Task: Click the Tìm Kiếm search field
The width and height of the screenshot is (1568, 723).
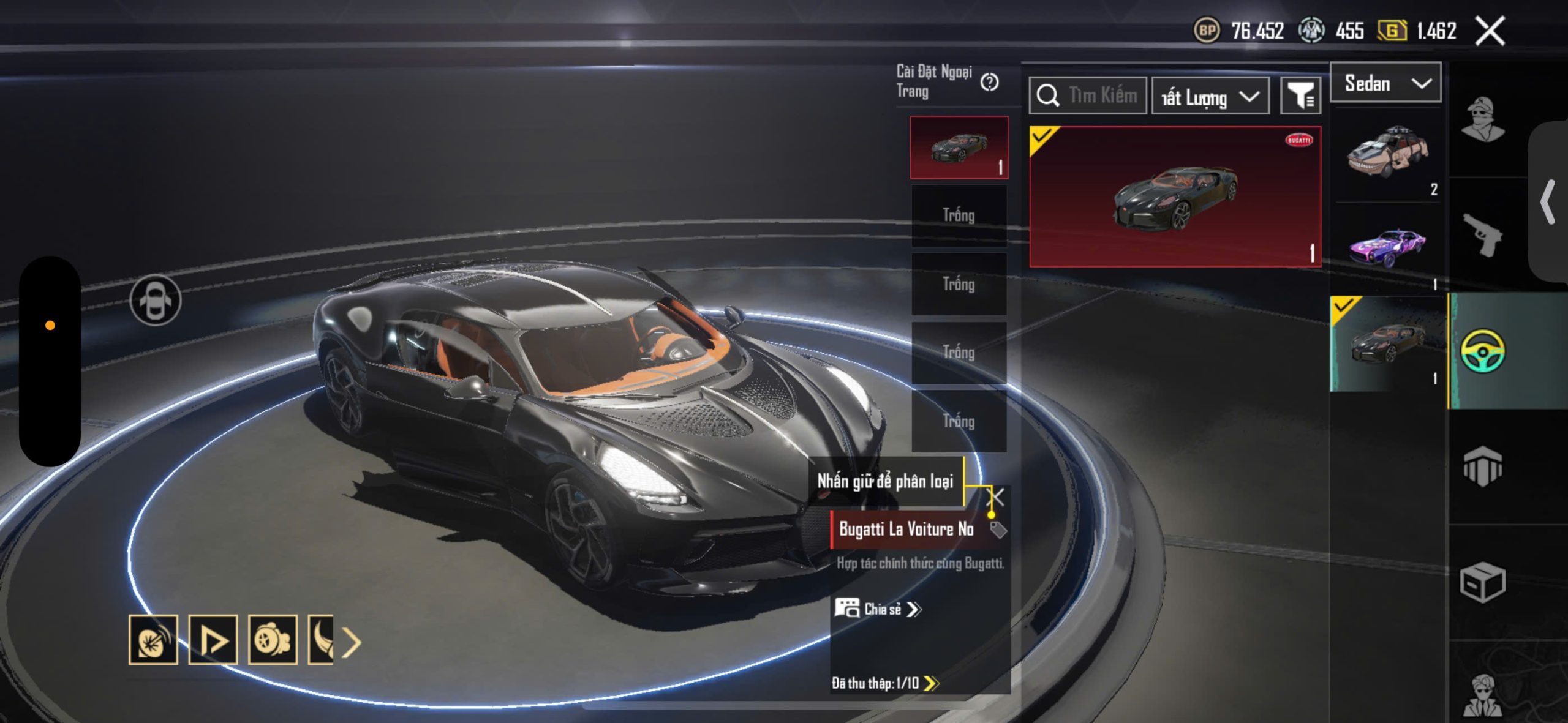Action: (1088, 96)
